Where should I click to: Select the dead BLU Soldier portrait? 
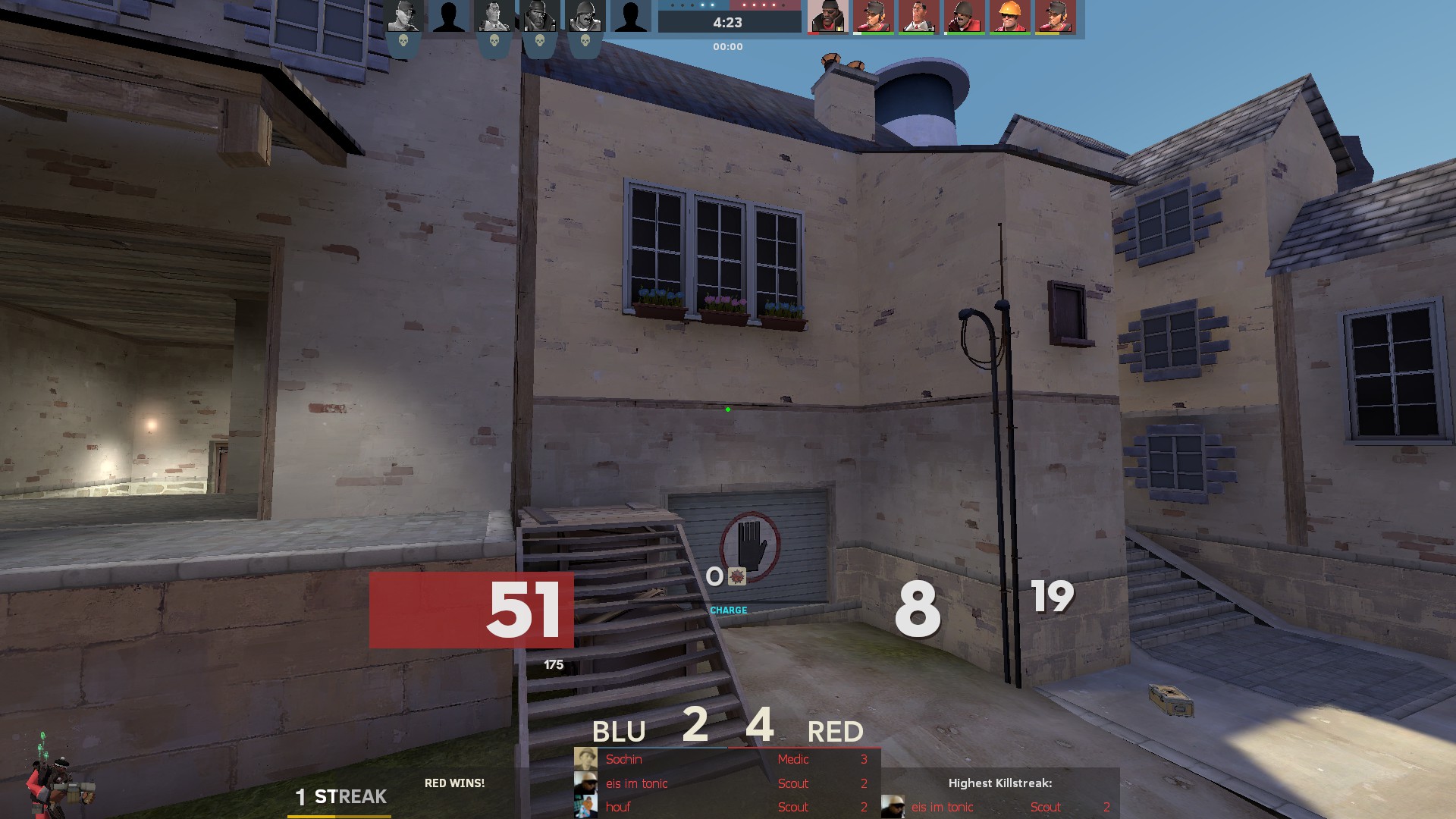pos(585,17)
